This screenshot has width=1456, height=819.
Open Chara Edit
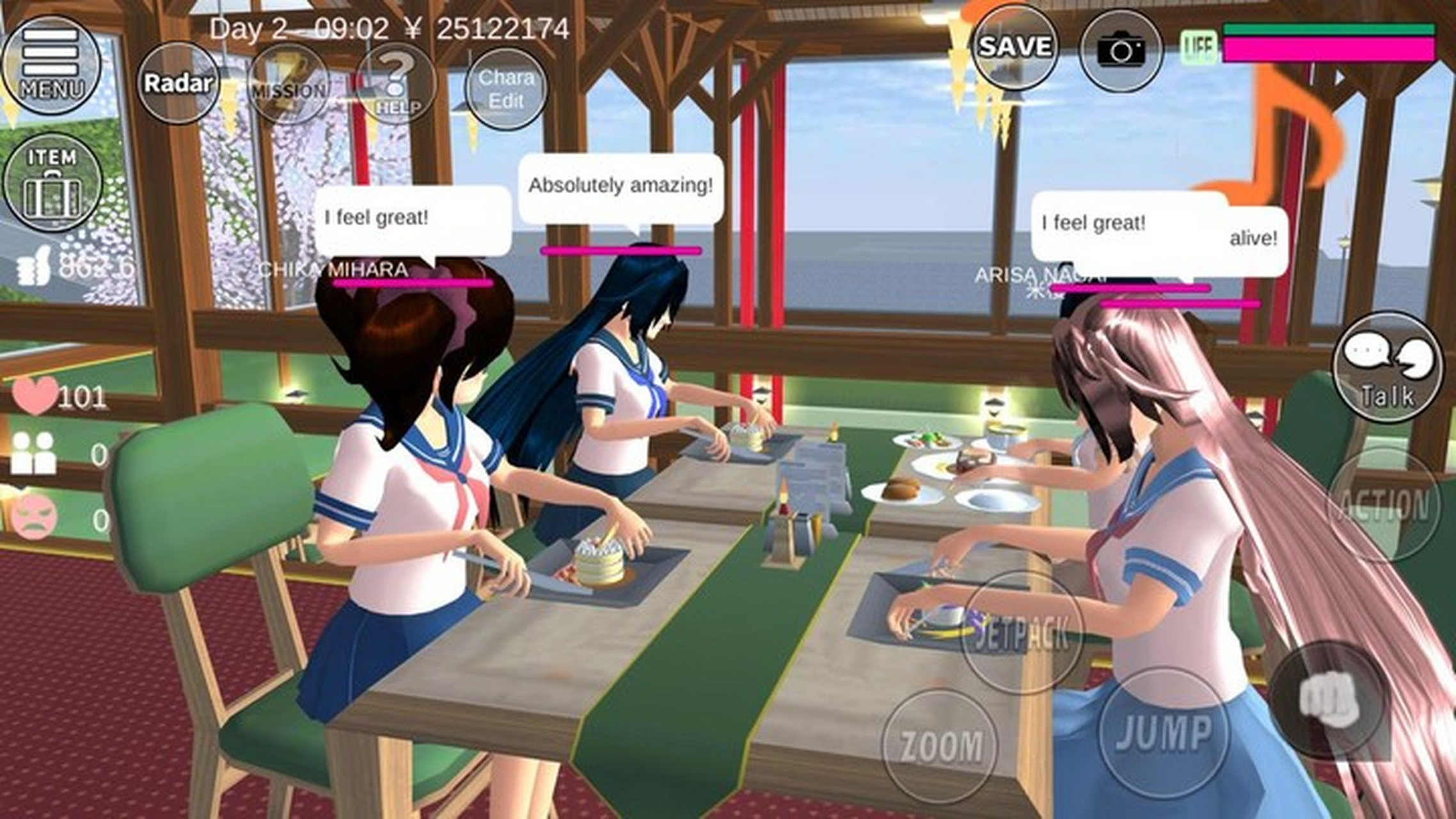(506, 89)
